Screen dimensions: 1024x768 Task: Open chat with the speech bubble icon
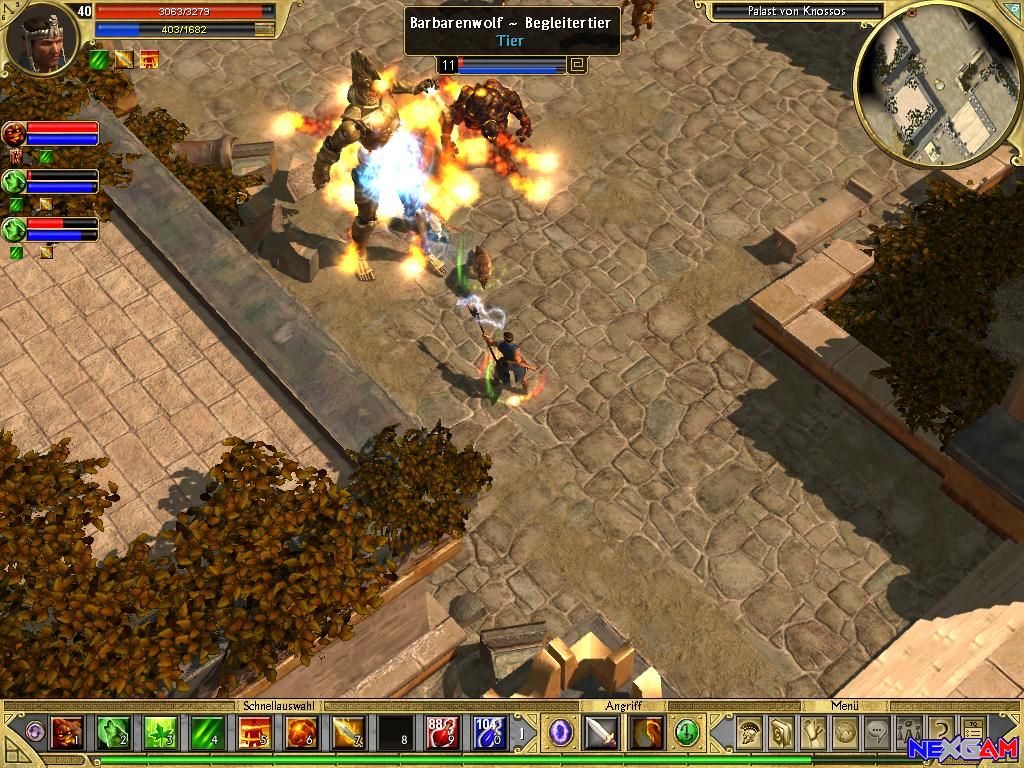tap(877, 733)
